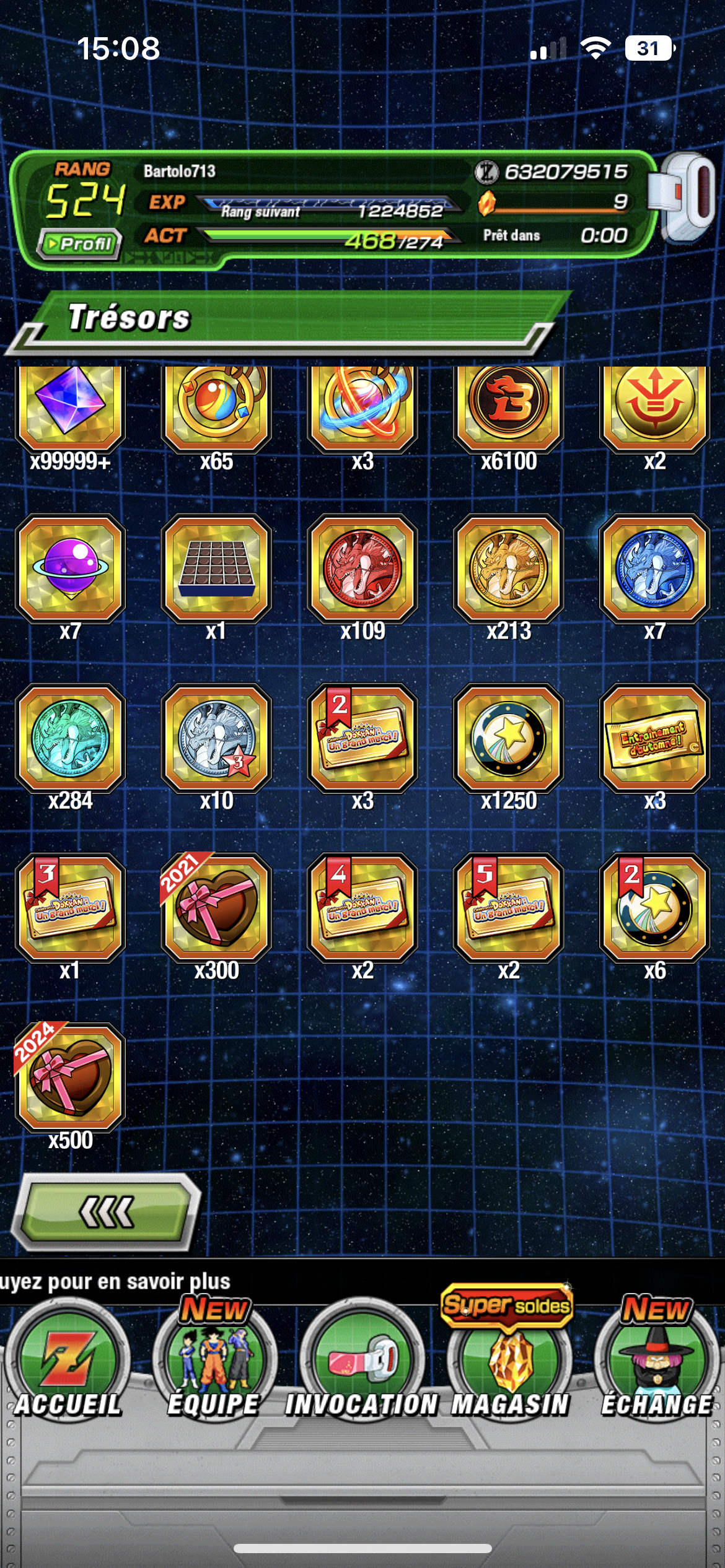Viewport: 725px width, 1568px height.
Task: Open the Invocation summon menu
Action: 362,1362
